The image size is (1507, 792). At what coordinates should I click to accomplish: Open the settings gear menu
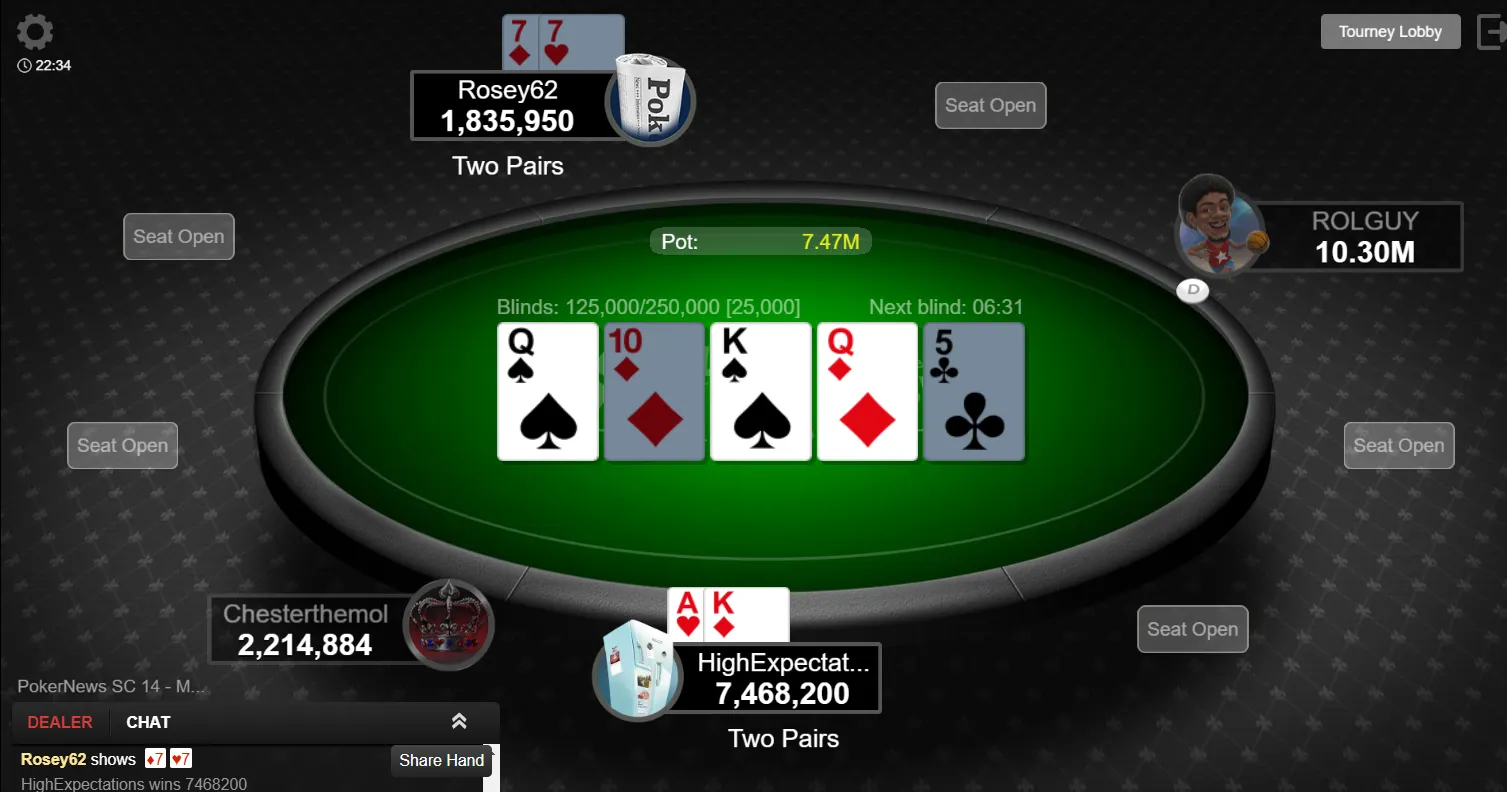pos(35,32)
